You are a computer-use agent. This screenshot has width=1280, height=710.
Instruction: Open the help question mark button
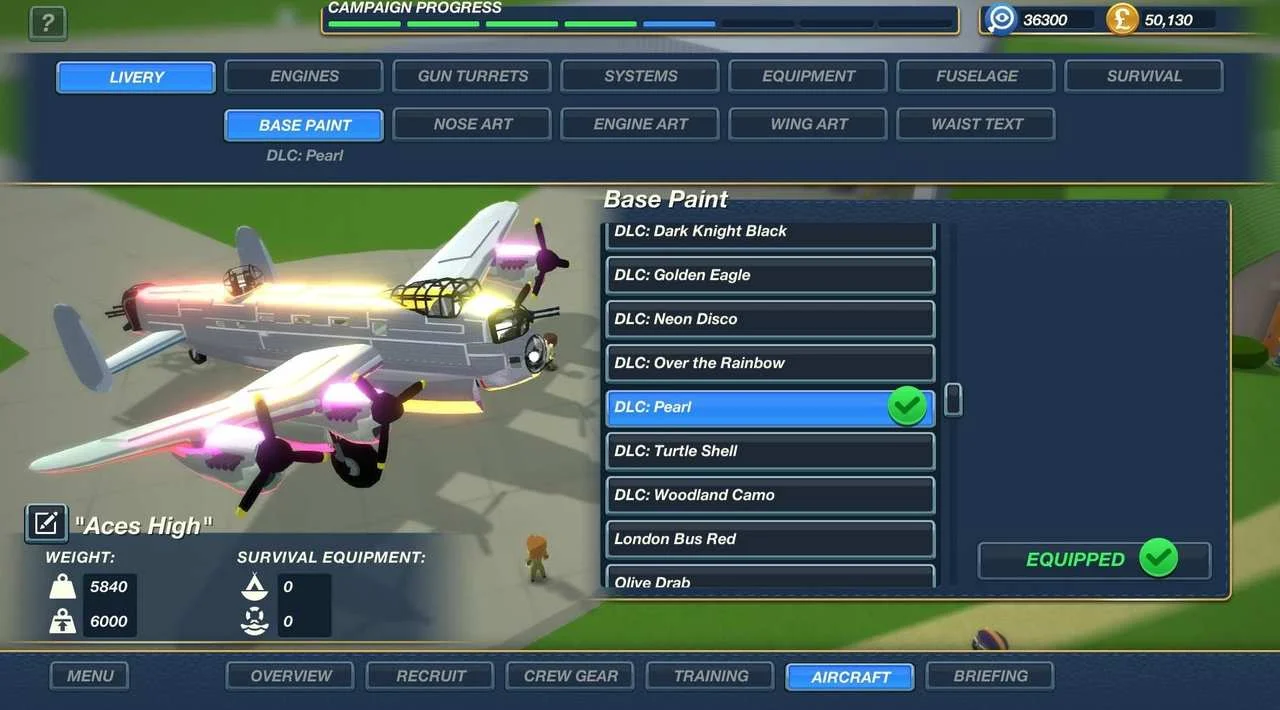[48, 23]
